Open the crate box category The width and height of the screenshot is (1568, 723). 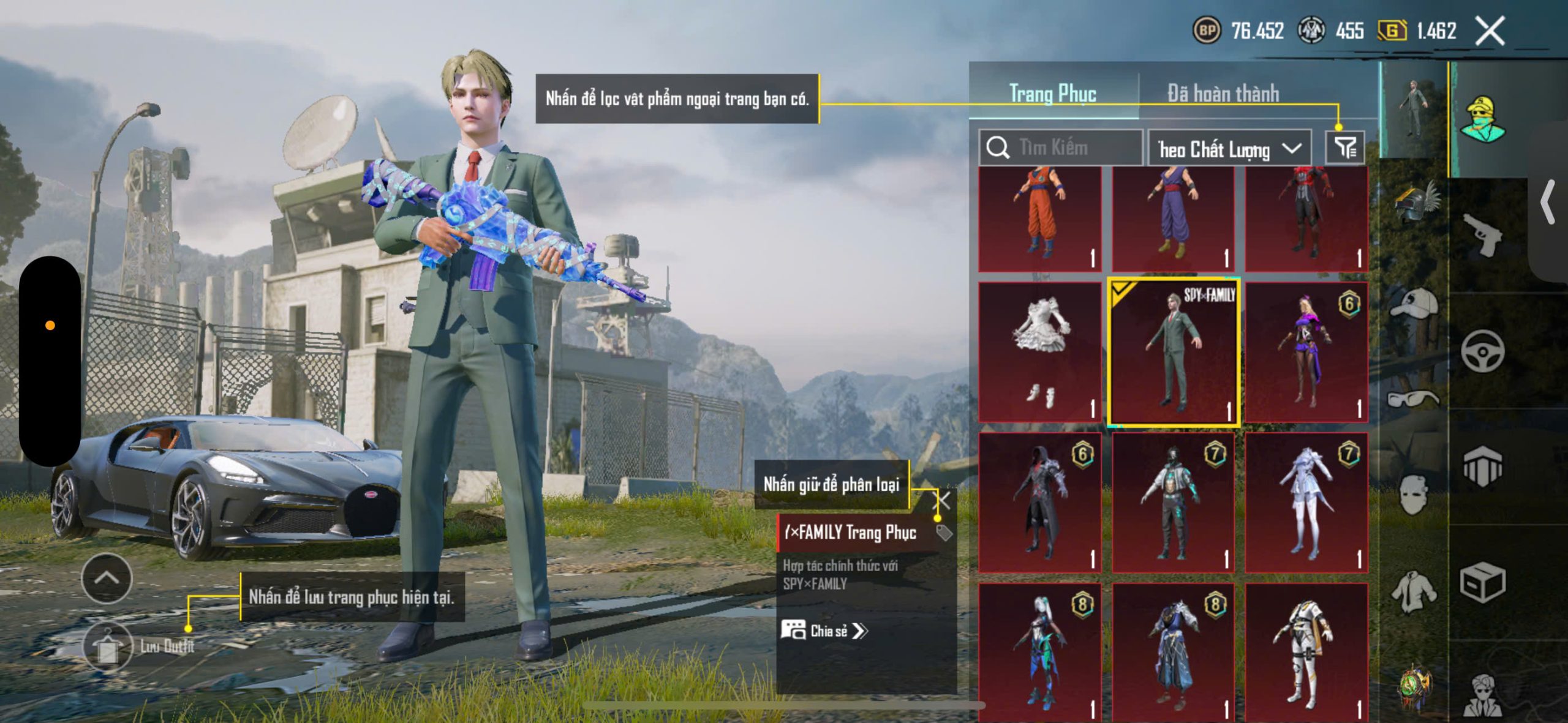[1482, 582]
